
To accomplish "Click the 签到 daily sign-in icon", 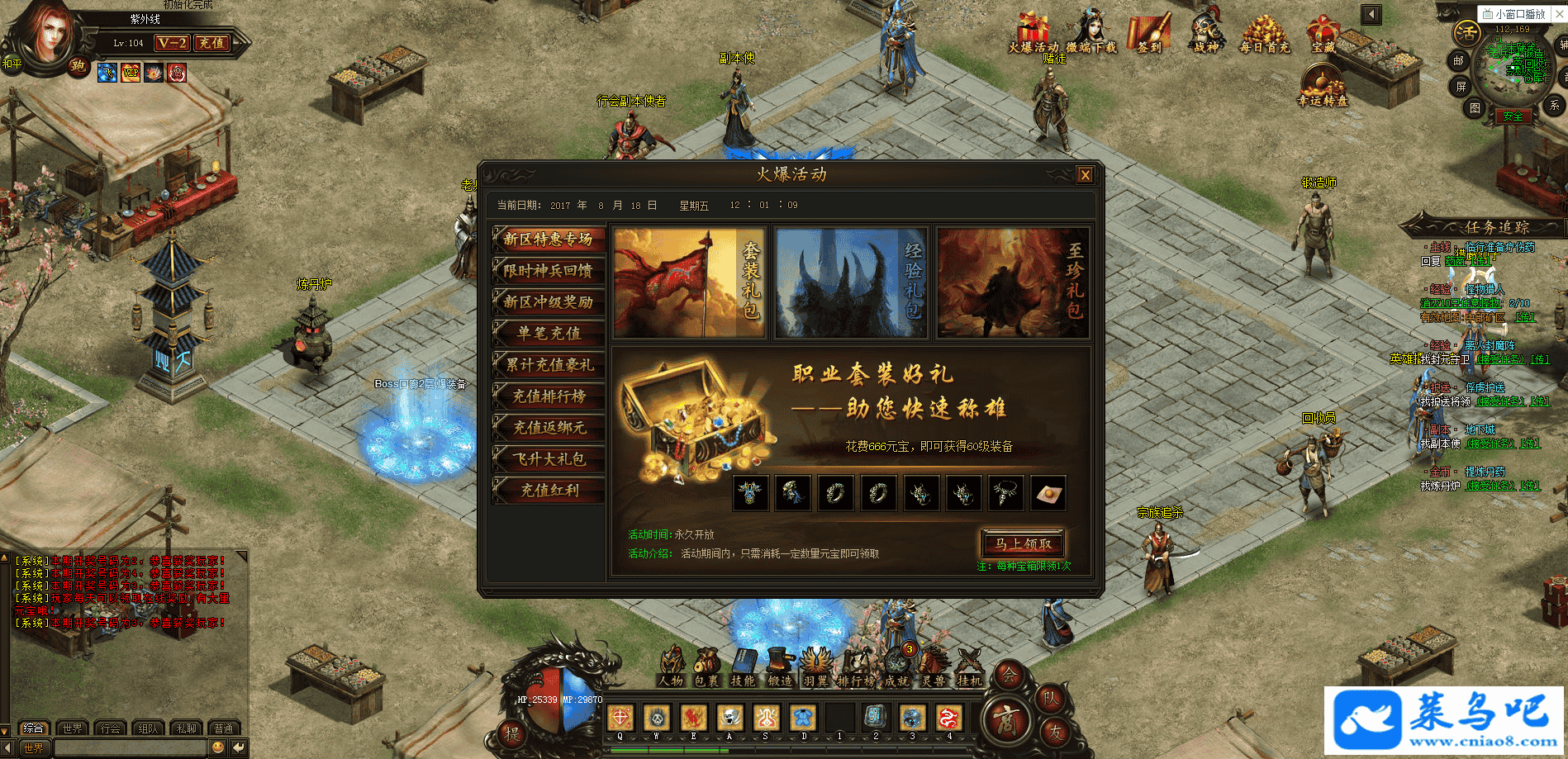I will (x=1150, y=35).
